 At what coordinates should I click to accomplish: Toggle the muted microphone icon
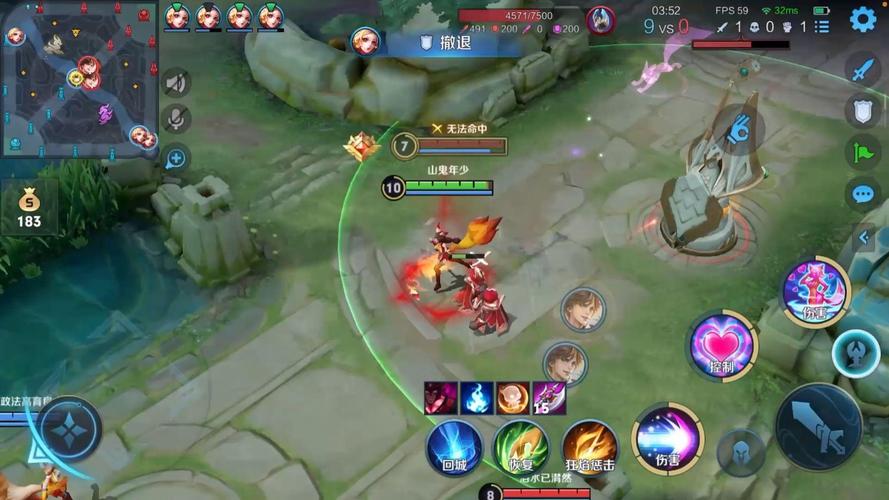[x=176, y=120]
